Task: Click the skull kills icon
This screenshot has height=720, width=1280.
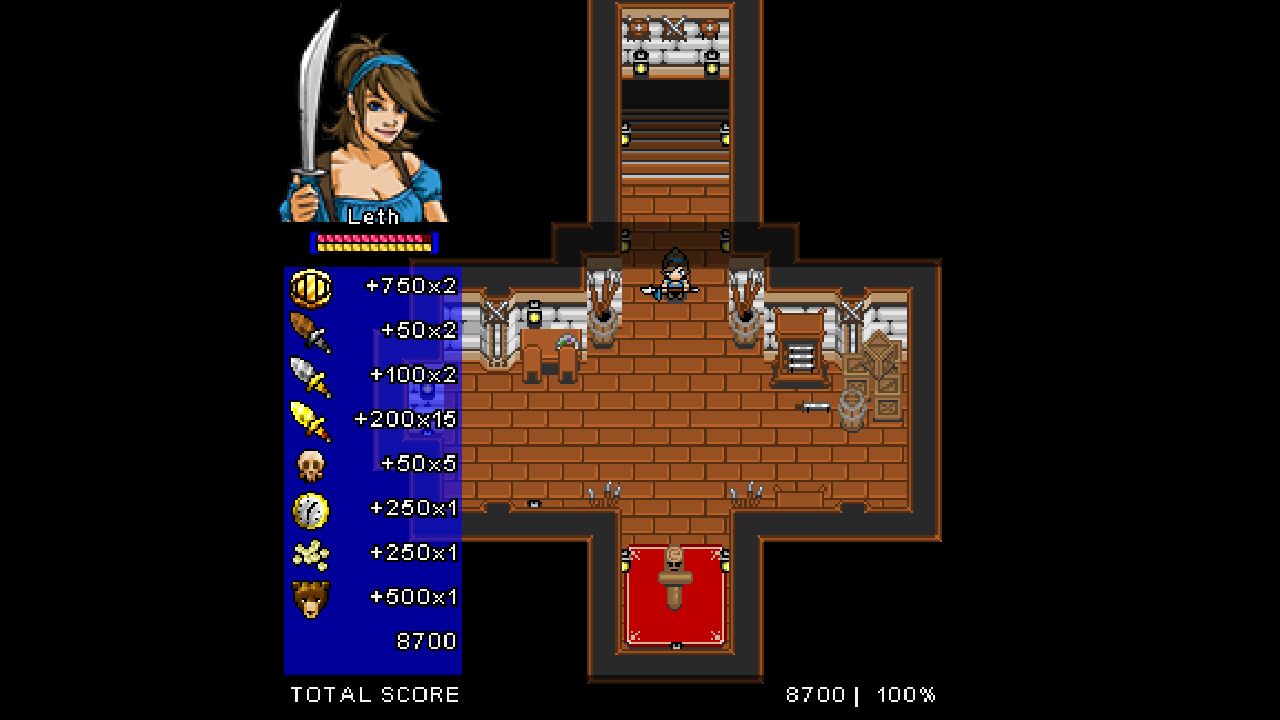Action: [310, 463]
